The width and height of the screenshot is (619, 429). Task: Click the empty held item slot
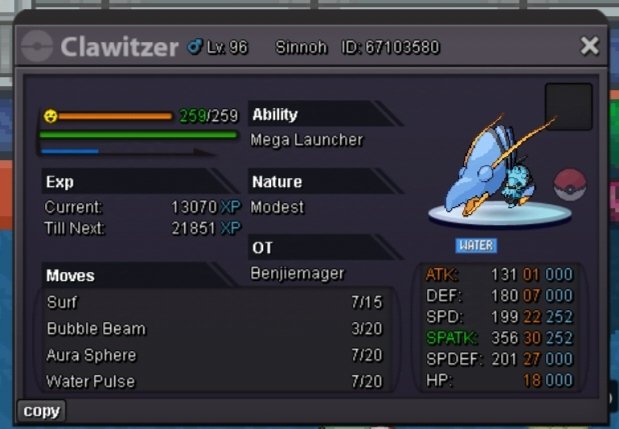click(x=568, y=107)
